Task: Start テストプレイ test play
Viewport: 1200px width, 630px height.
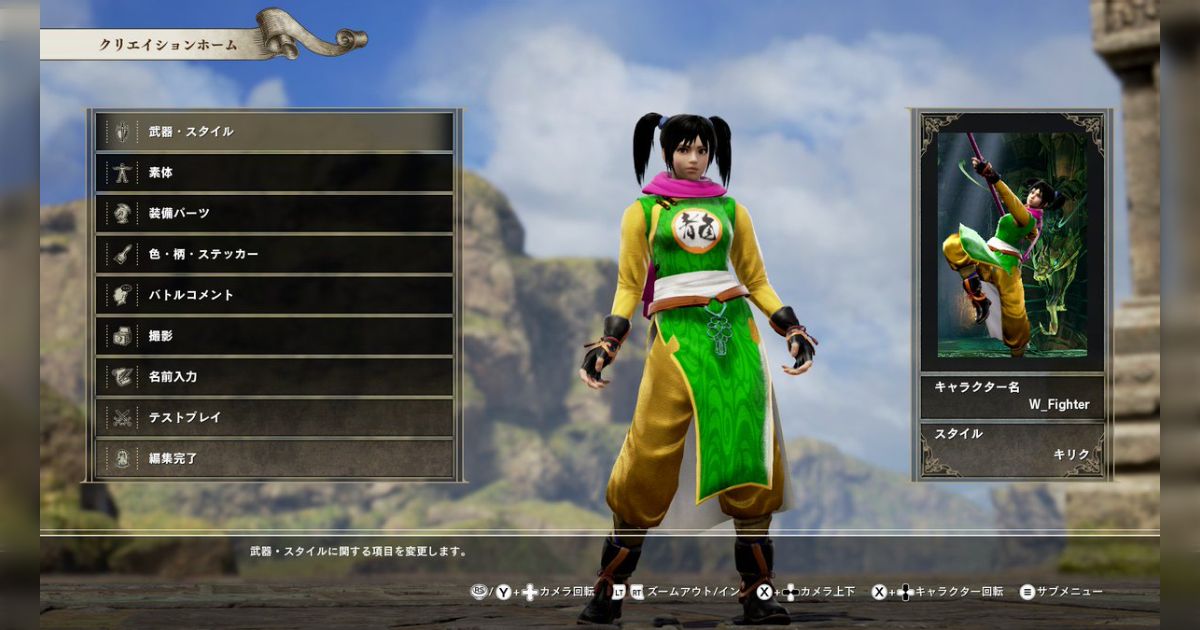Action: [274, 418]
